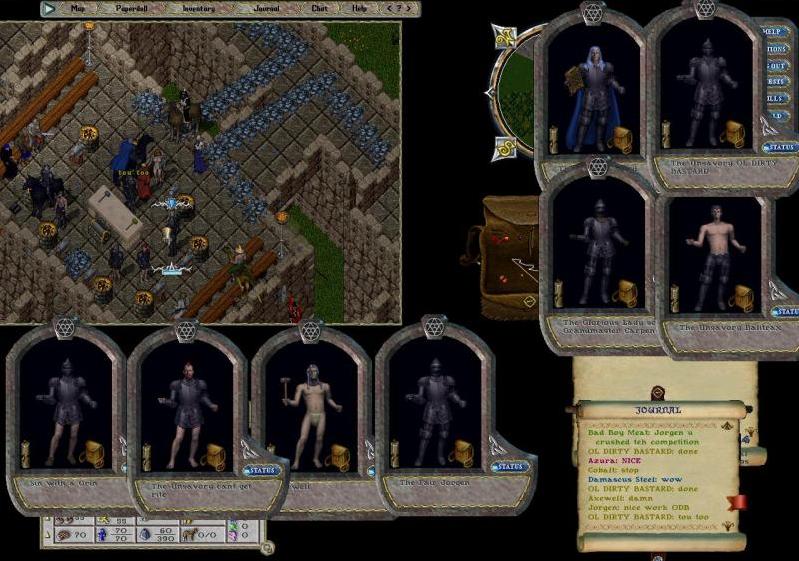This screenshot has width=799, height=561.
Task: Select Journal in the top menu bar
Action: [x=266, y=8]
